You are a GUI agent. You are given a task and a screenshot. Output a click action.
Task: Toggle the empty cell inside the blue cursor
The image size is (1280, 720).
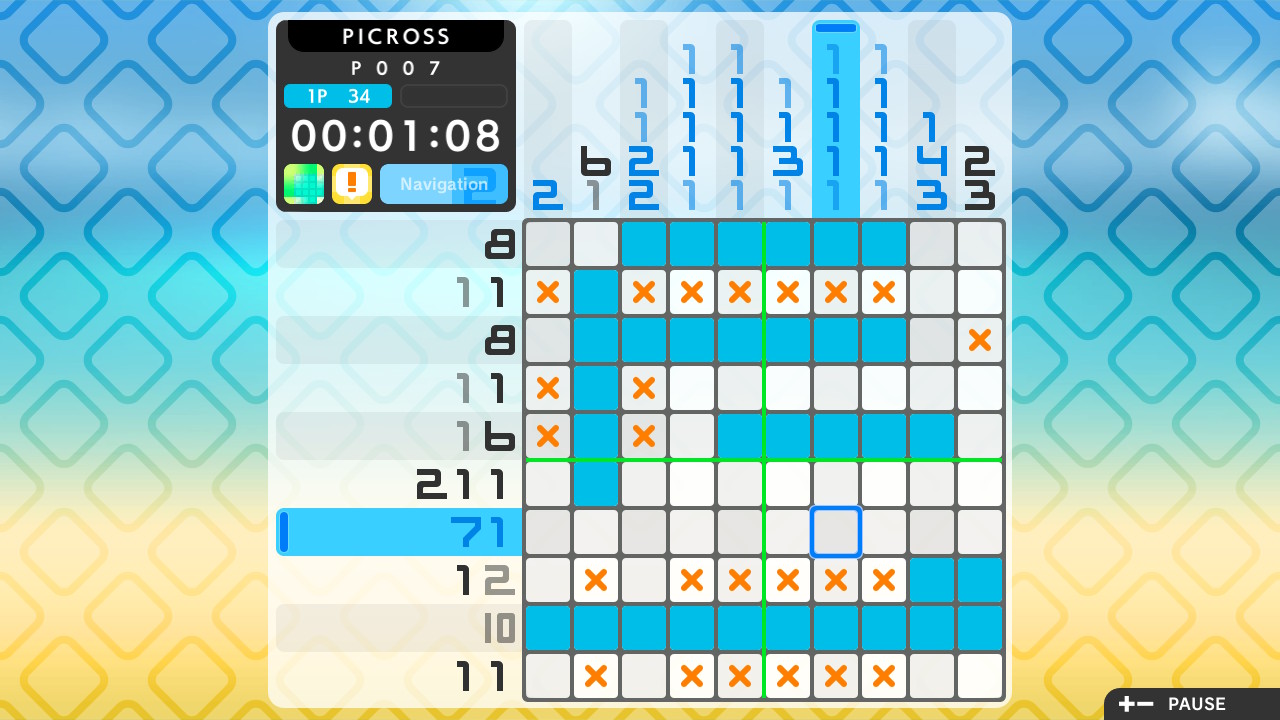coord(835,532)
